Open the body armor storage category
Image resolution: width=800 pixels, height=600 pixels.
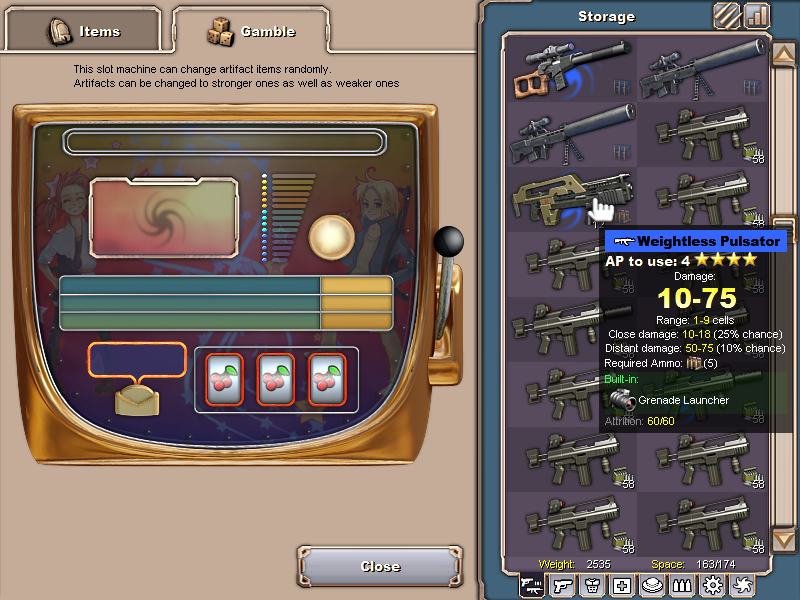tap(592, 586)
